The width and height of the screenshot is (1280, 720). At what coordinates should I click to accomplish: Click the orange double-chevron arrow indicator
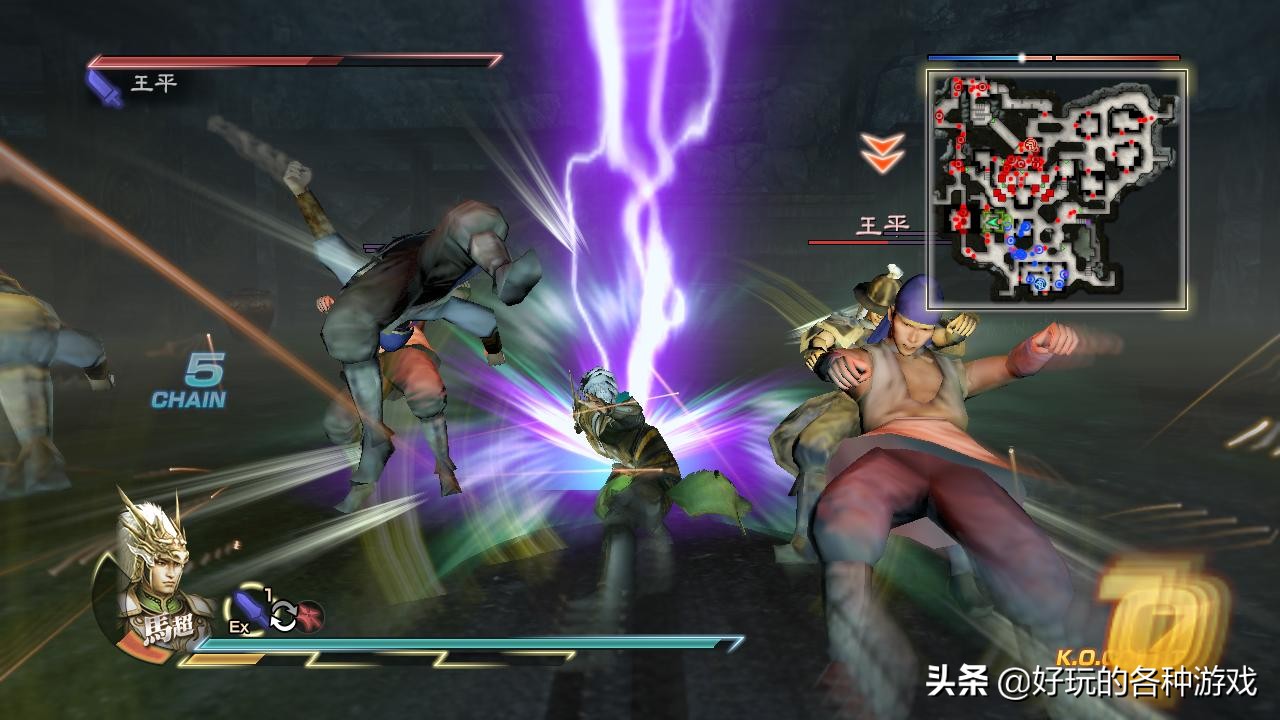tap(883, 153)
